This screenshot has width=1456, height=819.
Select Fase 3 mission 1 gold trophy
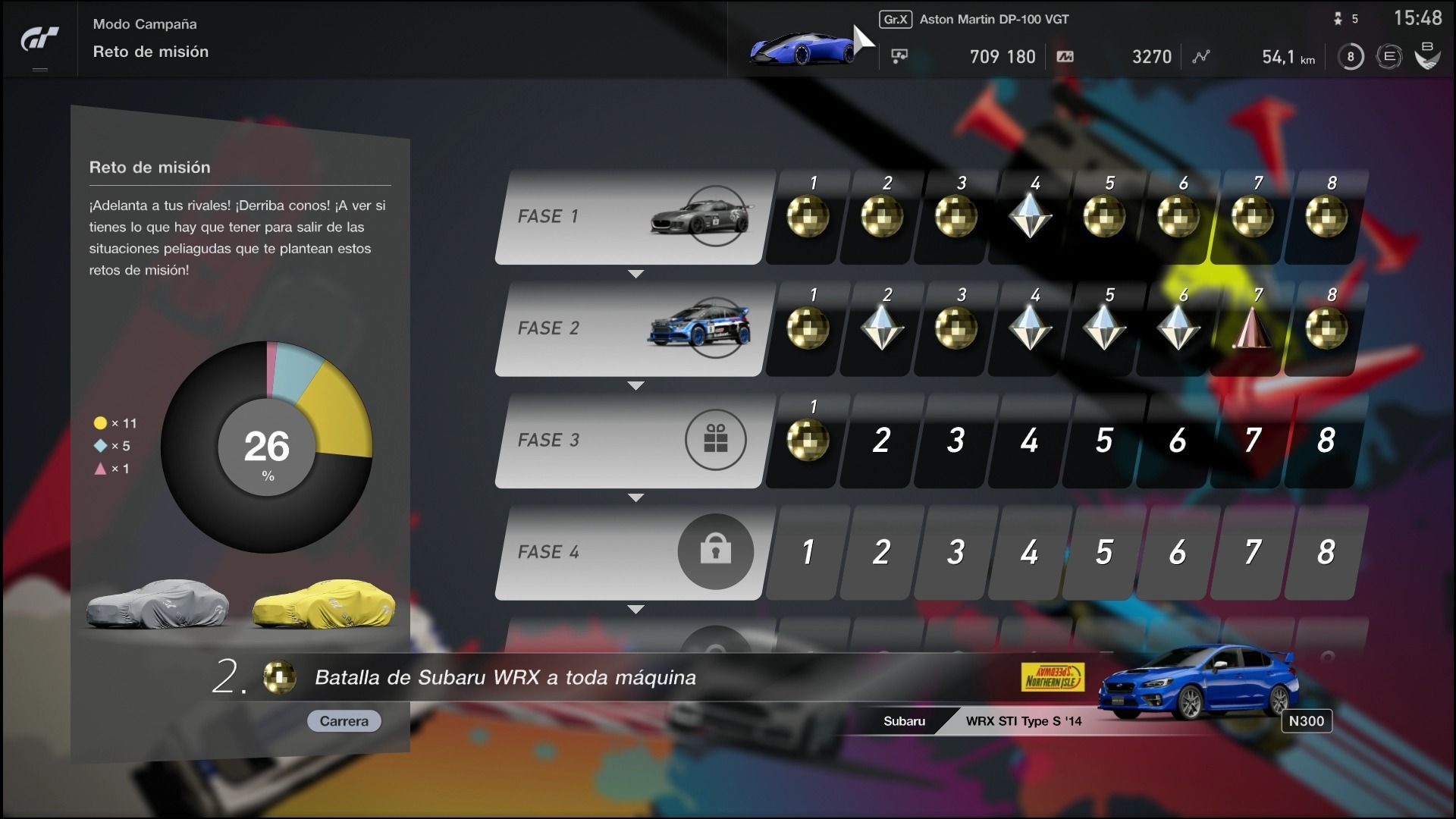(x=807, y=440)
